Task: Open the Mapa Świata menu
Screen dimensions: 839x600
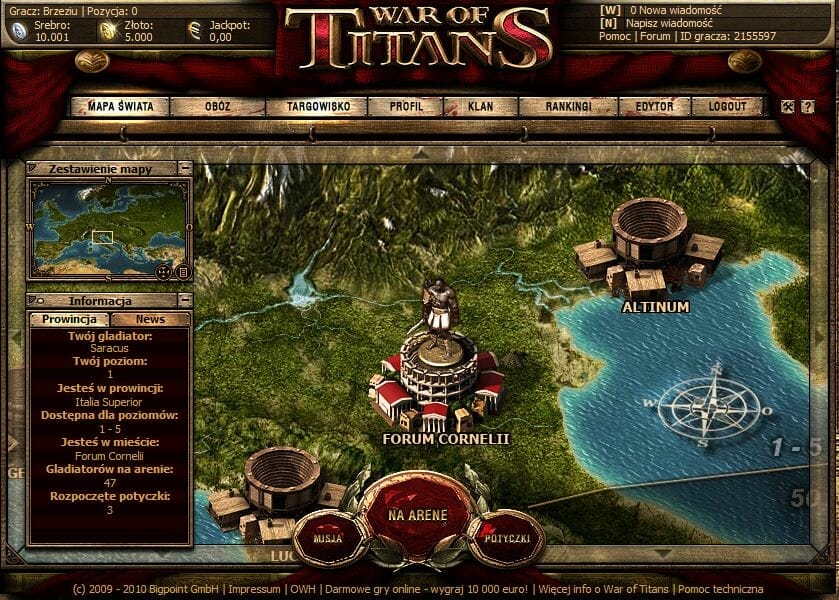Action: point(119,106)
